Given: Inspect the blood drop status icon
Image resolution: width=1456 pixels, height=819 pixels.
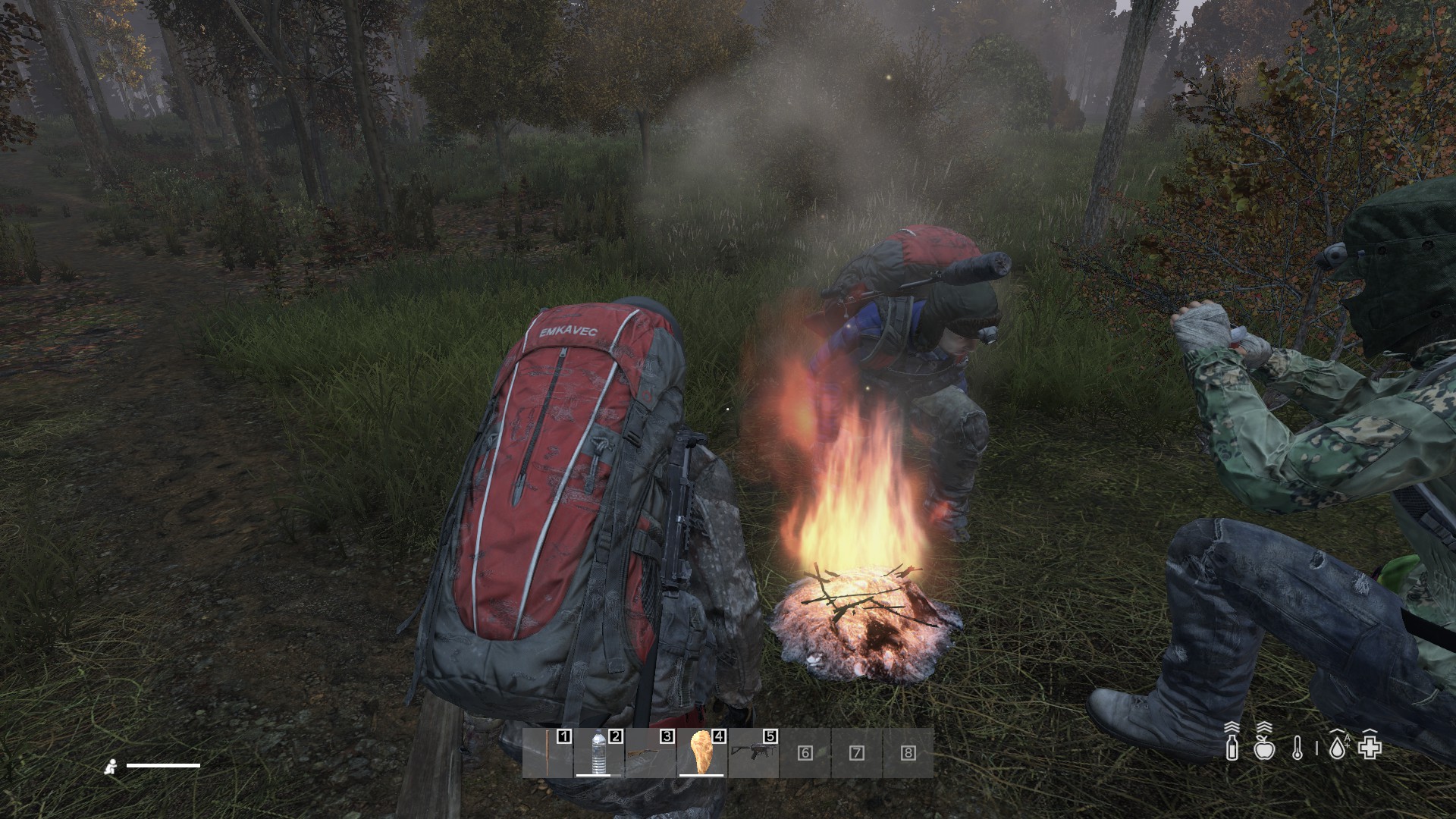Looking at the screenshot, I should click(x=1338, y=747).
